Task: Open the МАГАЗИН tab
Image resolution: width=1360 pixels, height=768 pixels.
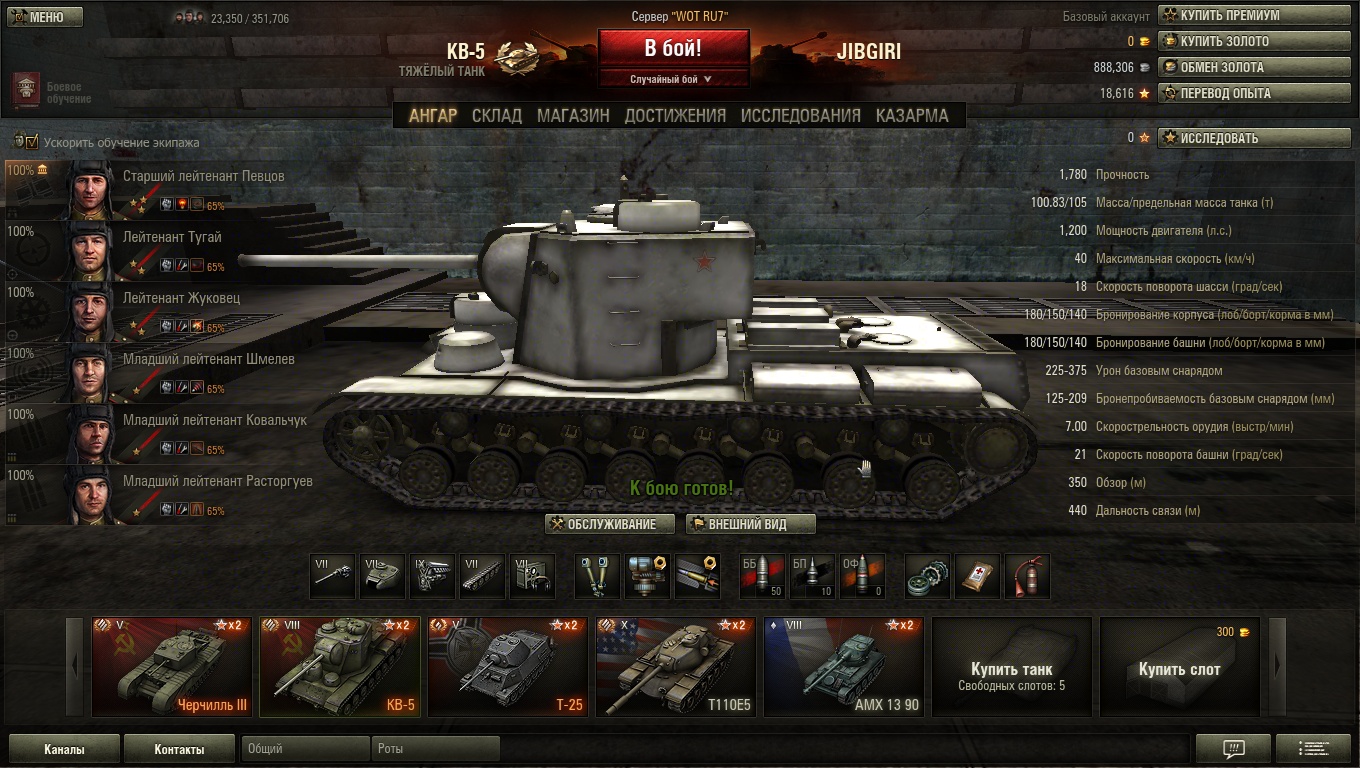Action: pos(573,116)
